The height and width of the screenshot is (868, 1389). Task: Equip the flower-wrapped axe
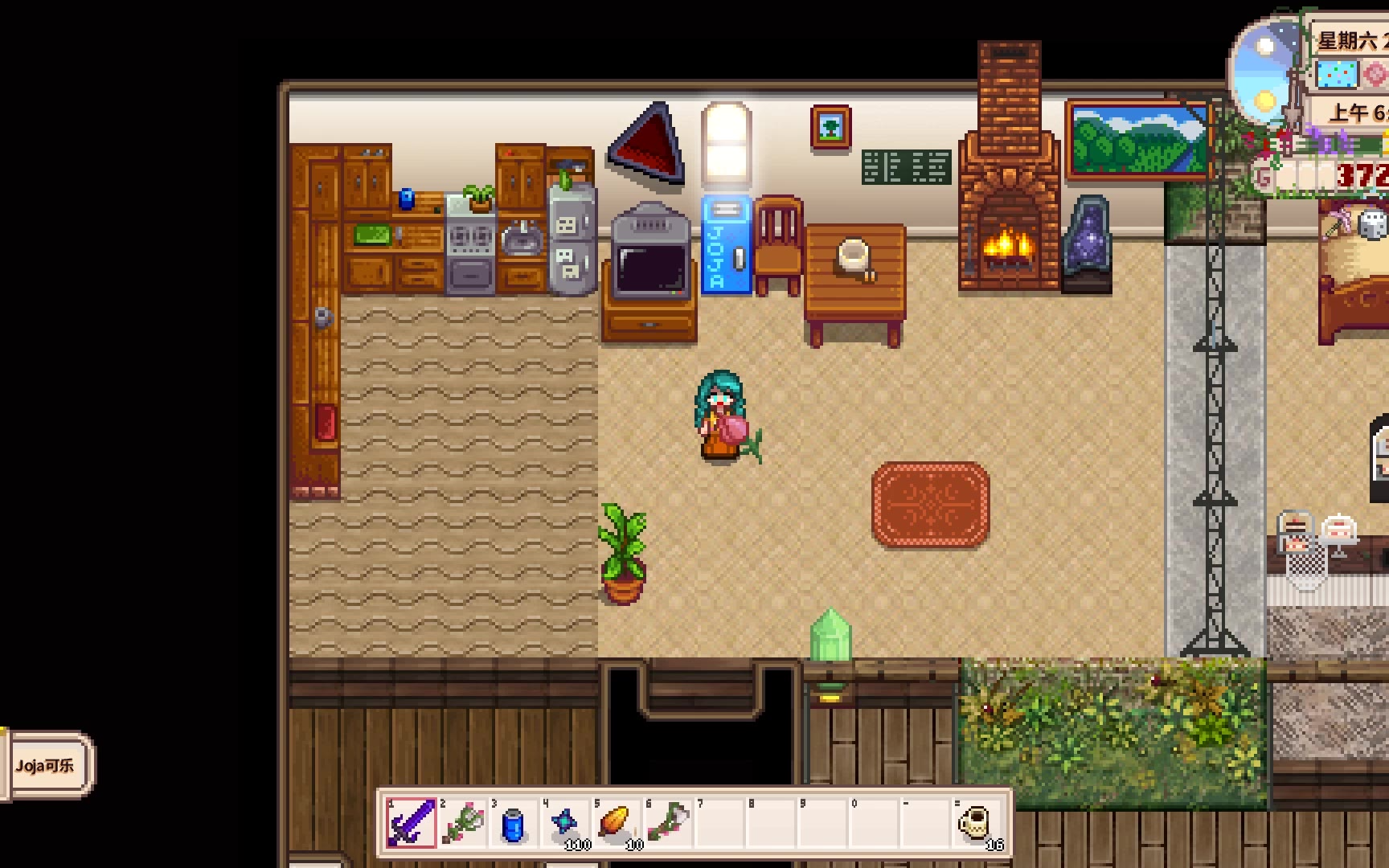tap(668, 823)
